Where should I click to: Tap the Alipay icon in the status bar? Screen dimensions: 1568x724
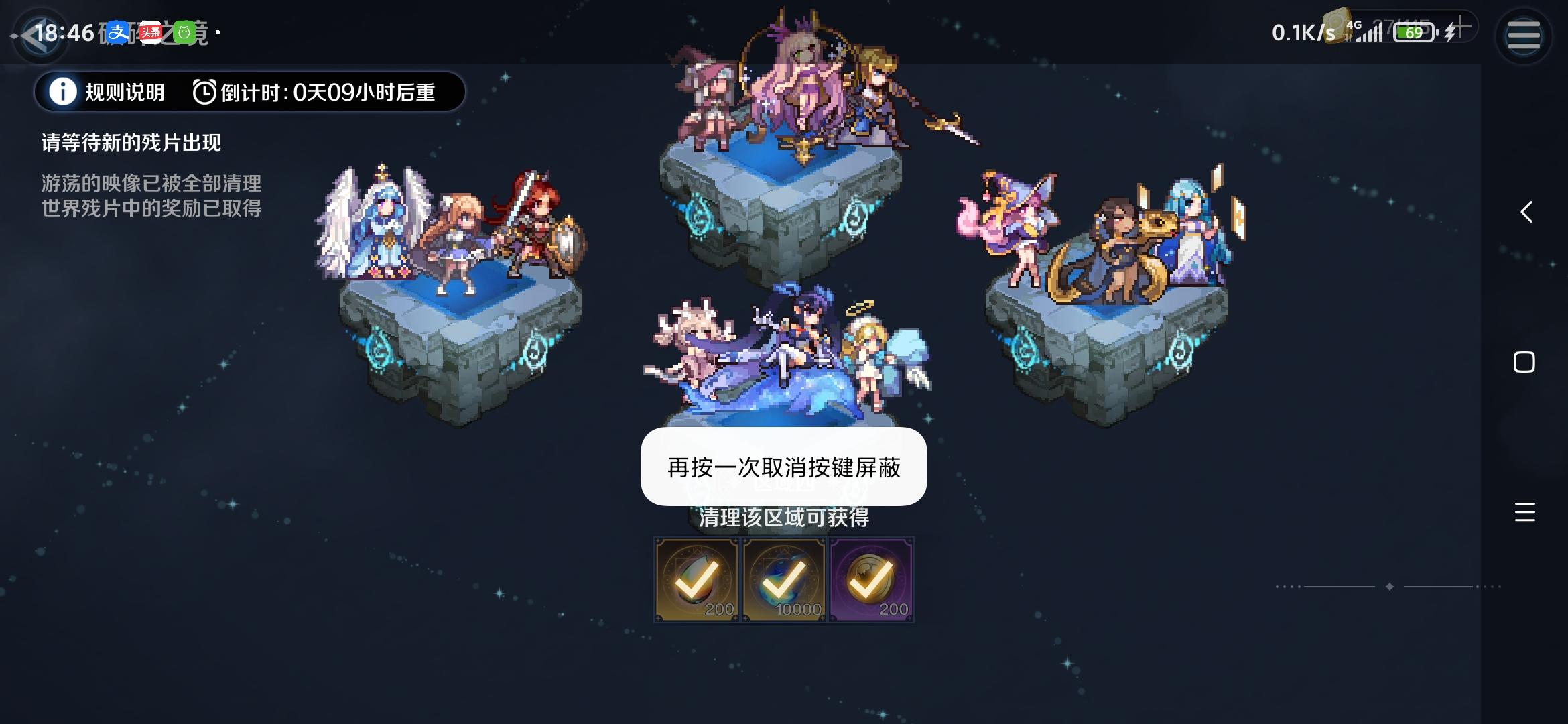point(119,32)
